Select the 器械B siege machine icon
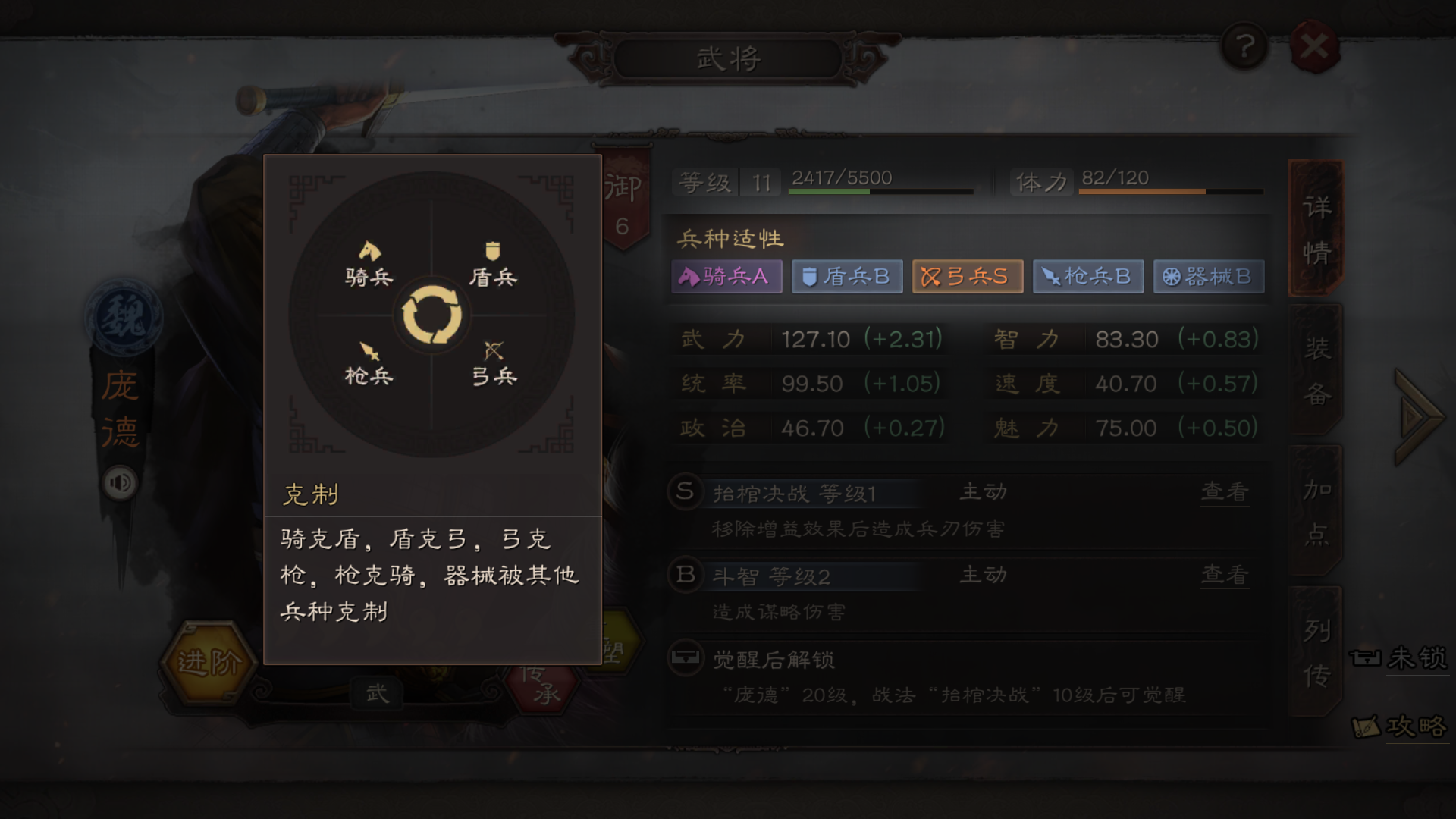The image size is (1456, 819). [1208, 276]
